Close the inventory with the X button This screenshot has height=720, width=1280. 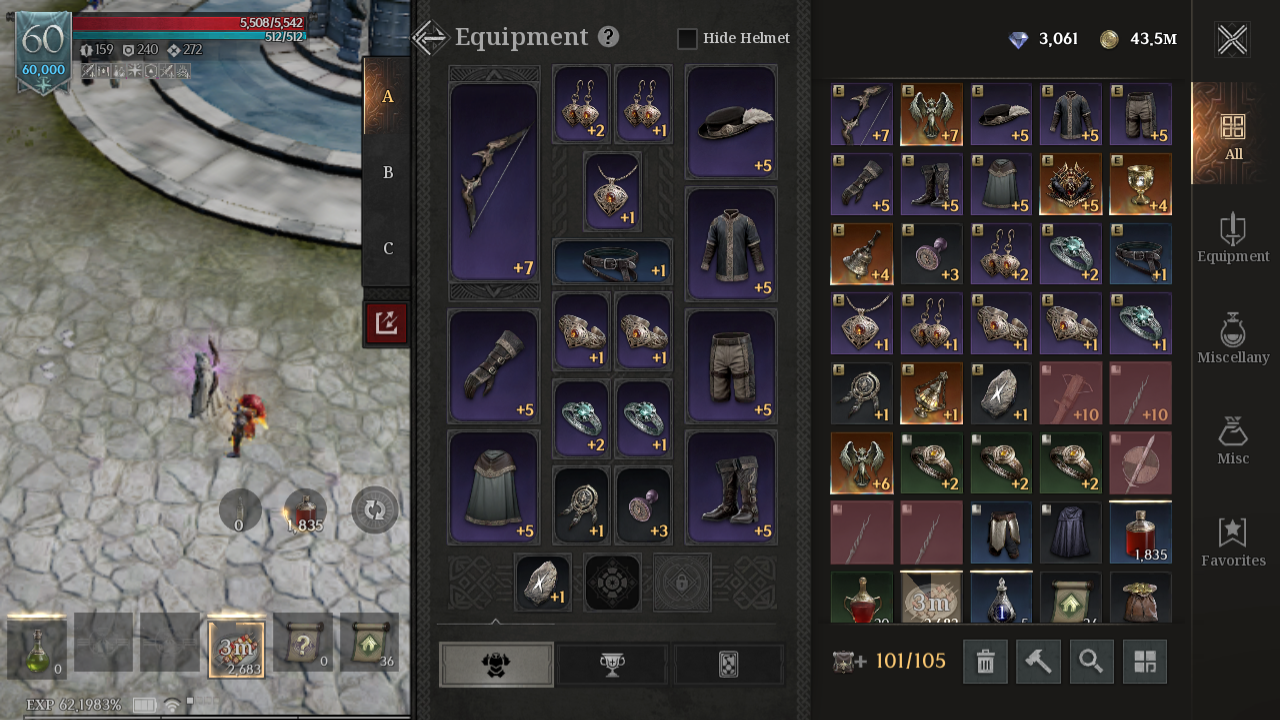tap(1232, 40)
